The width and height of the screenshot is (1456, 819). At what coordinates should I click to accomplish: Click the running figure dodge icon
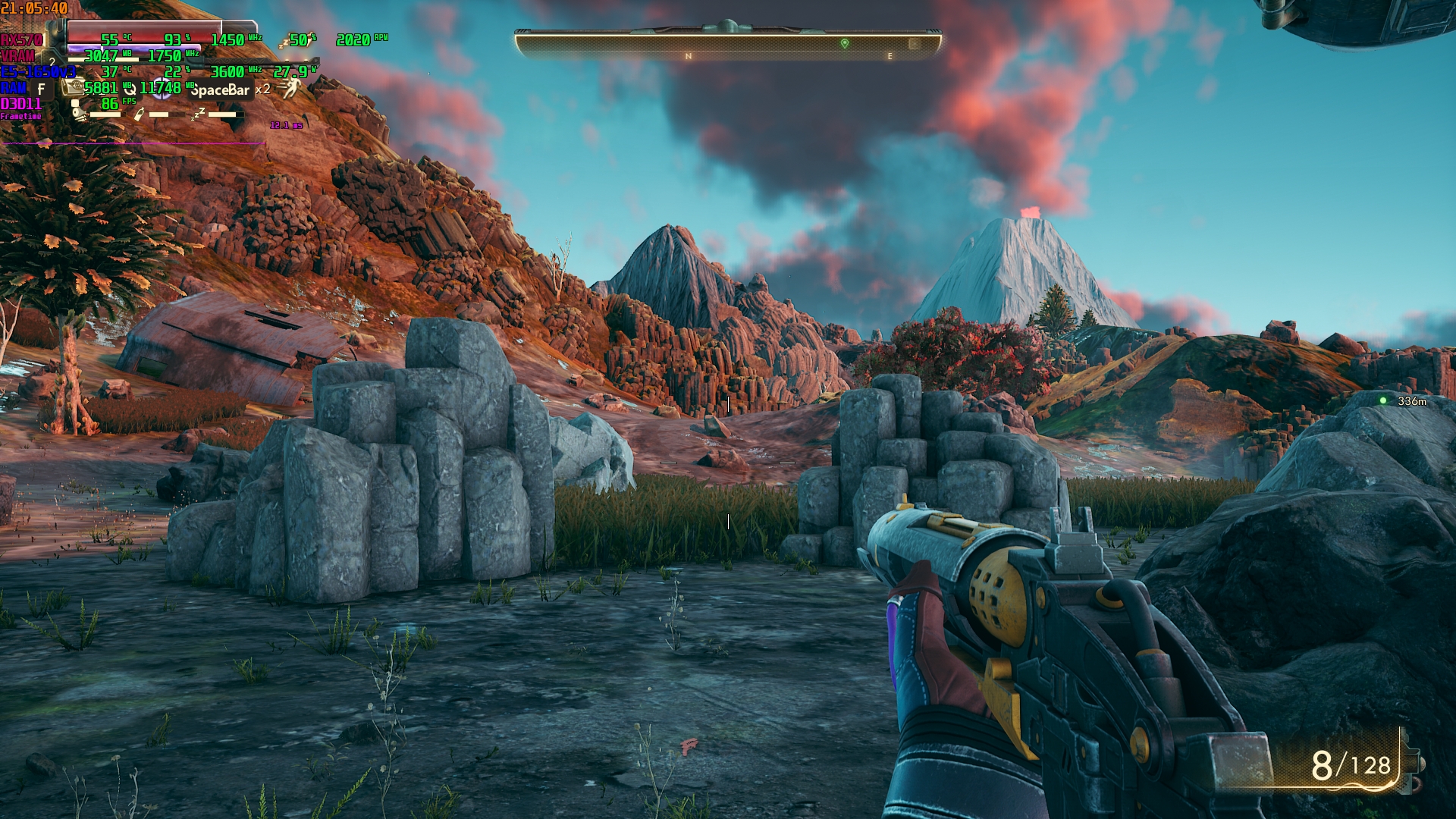tap(290, 89)
